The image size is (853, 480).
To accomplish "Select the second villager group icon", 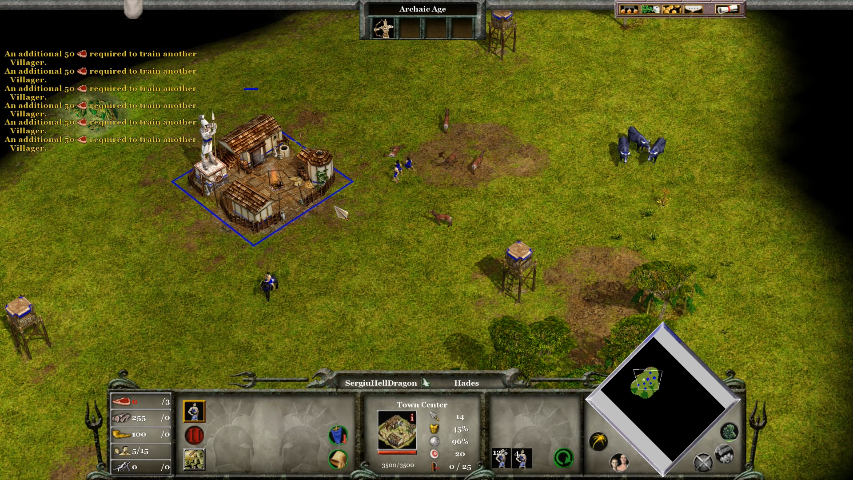I will (522, 458).
